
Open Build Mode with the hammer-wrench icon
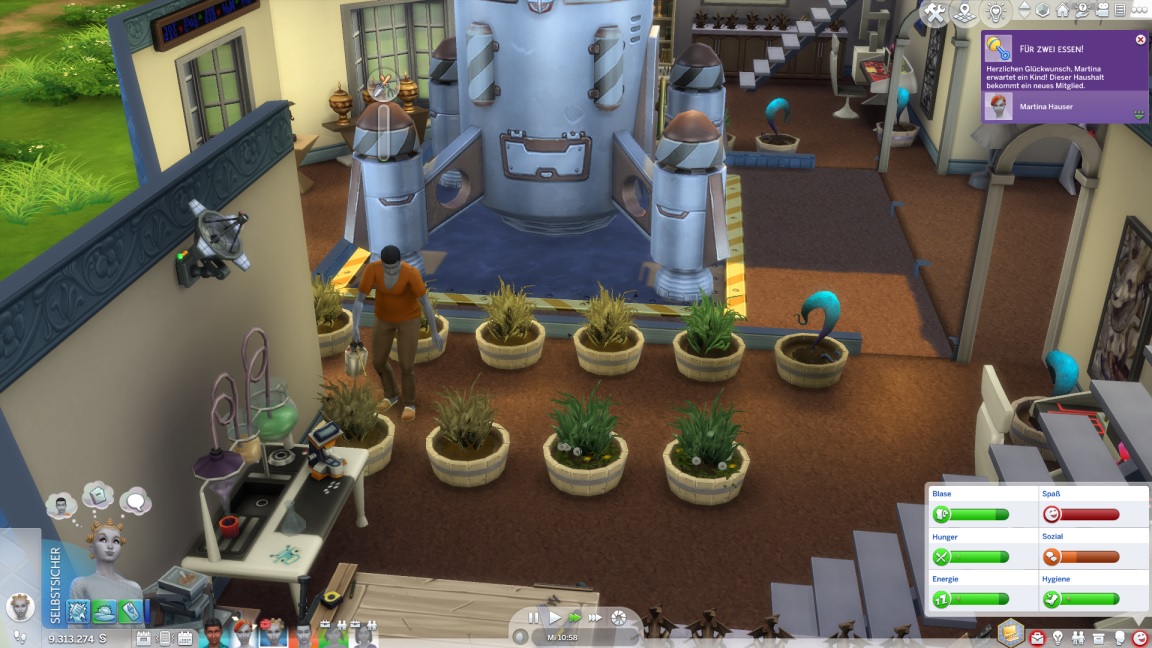(935, 13)
